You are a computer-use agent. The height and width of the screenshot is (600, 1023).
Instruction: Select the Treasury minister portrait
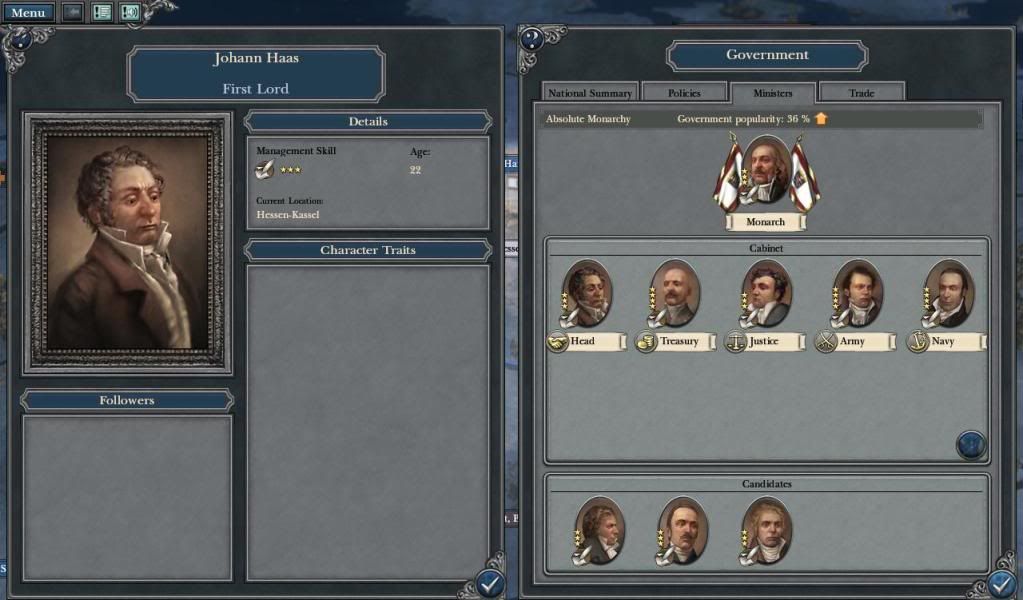tap(675, 293)
